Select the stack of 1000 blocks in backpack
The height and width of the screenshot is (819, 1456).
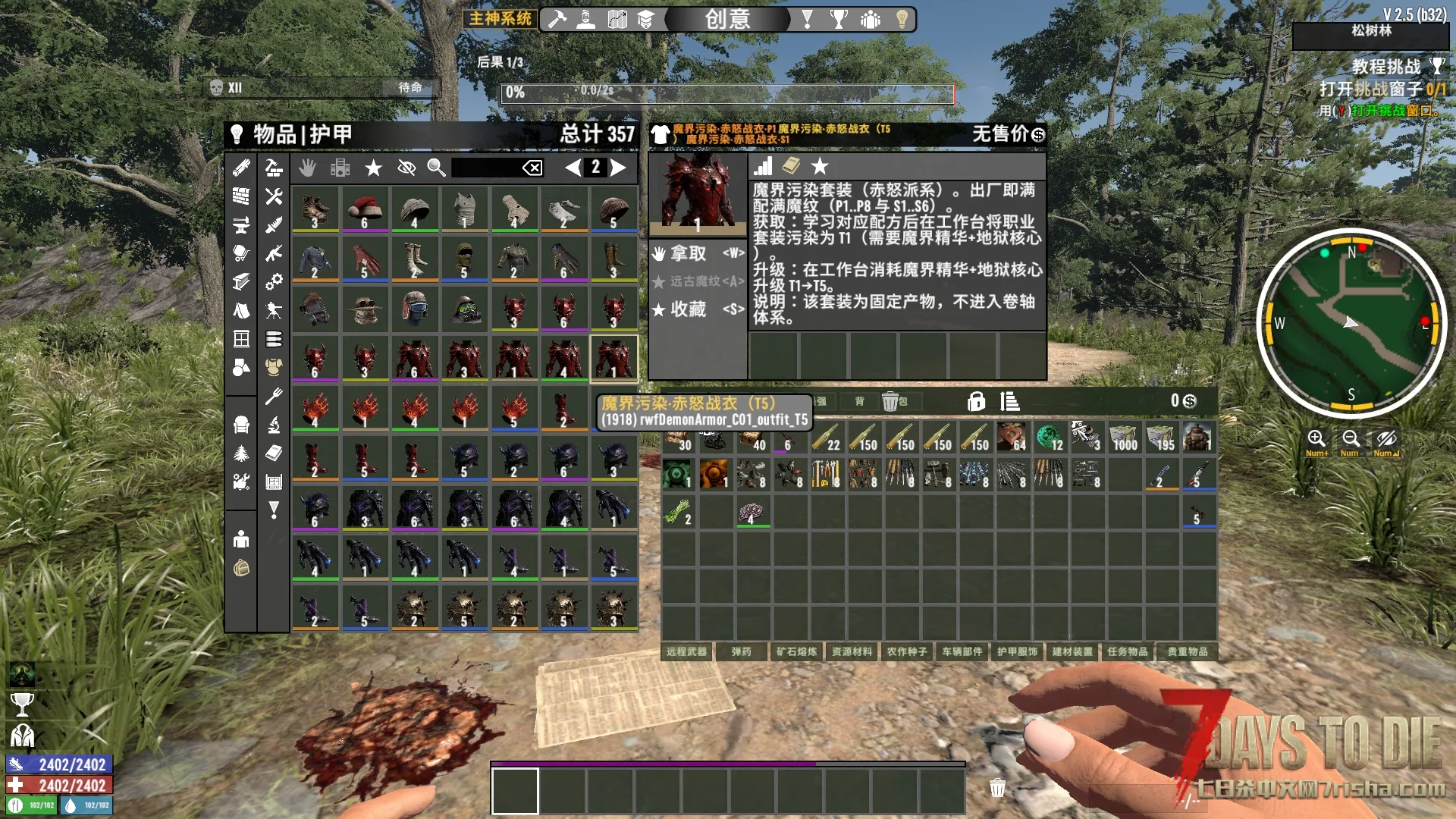pos(1125,438)
